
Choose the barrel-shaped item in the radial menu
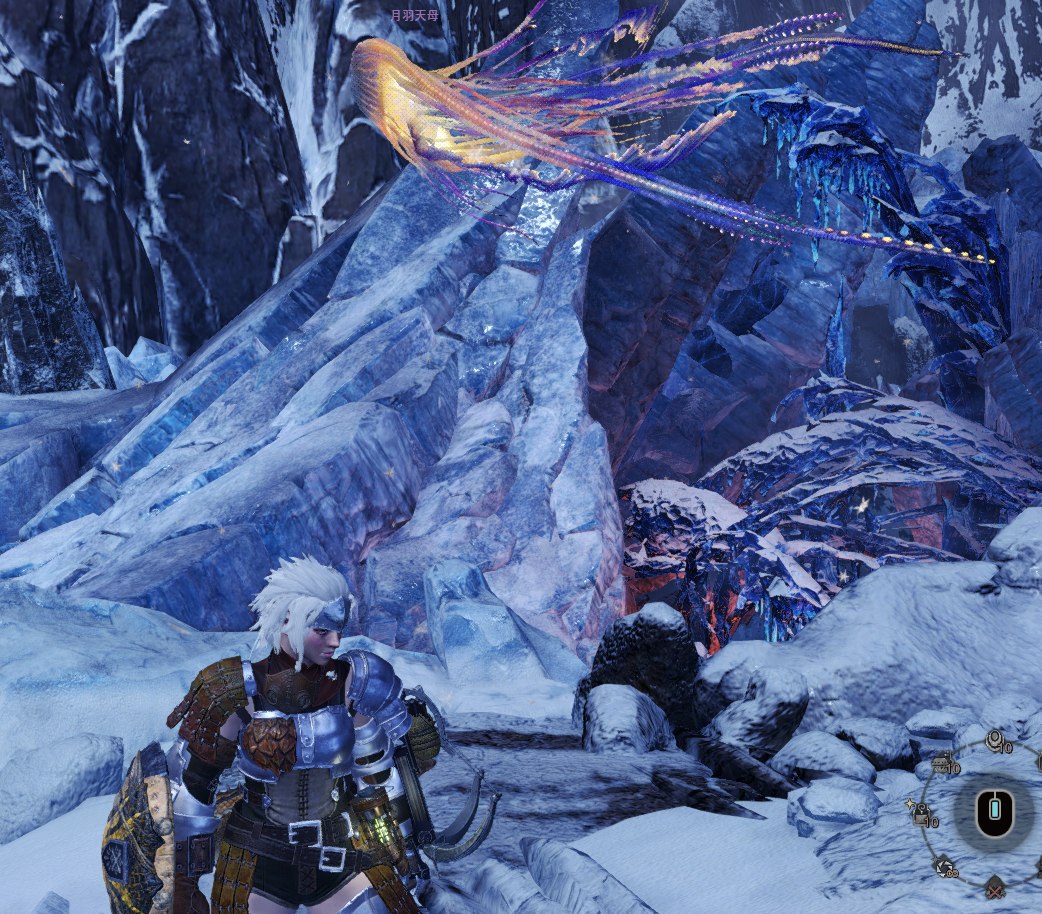[x=941, y=767]
